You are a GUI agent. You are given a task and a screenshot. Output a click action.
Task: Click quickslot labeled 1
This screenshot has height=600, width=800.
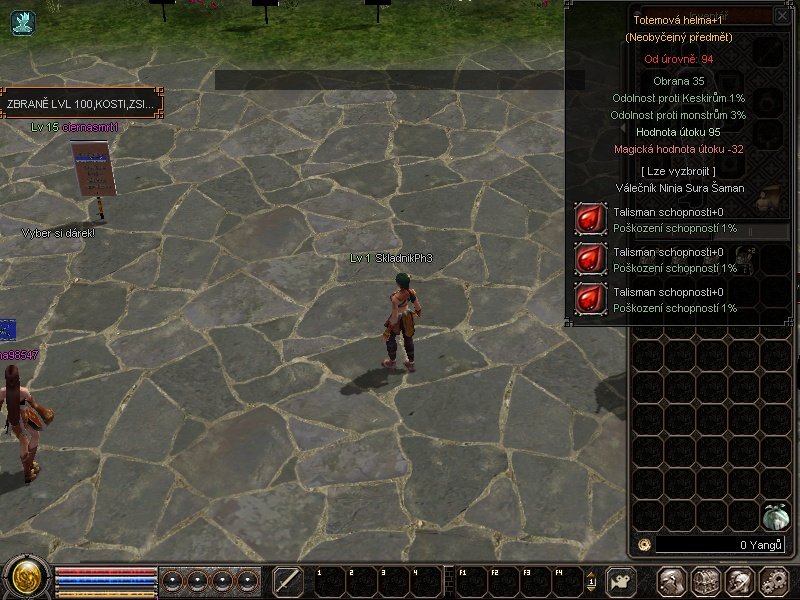click(327, 582)
